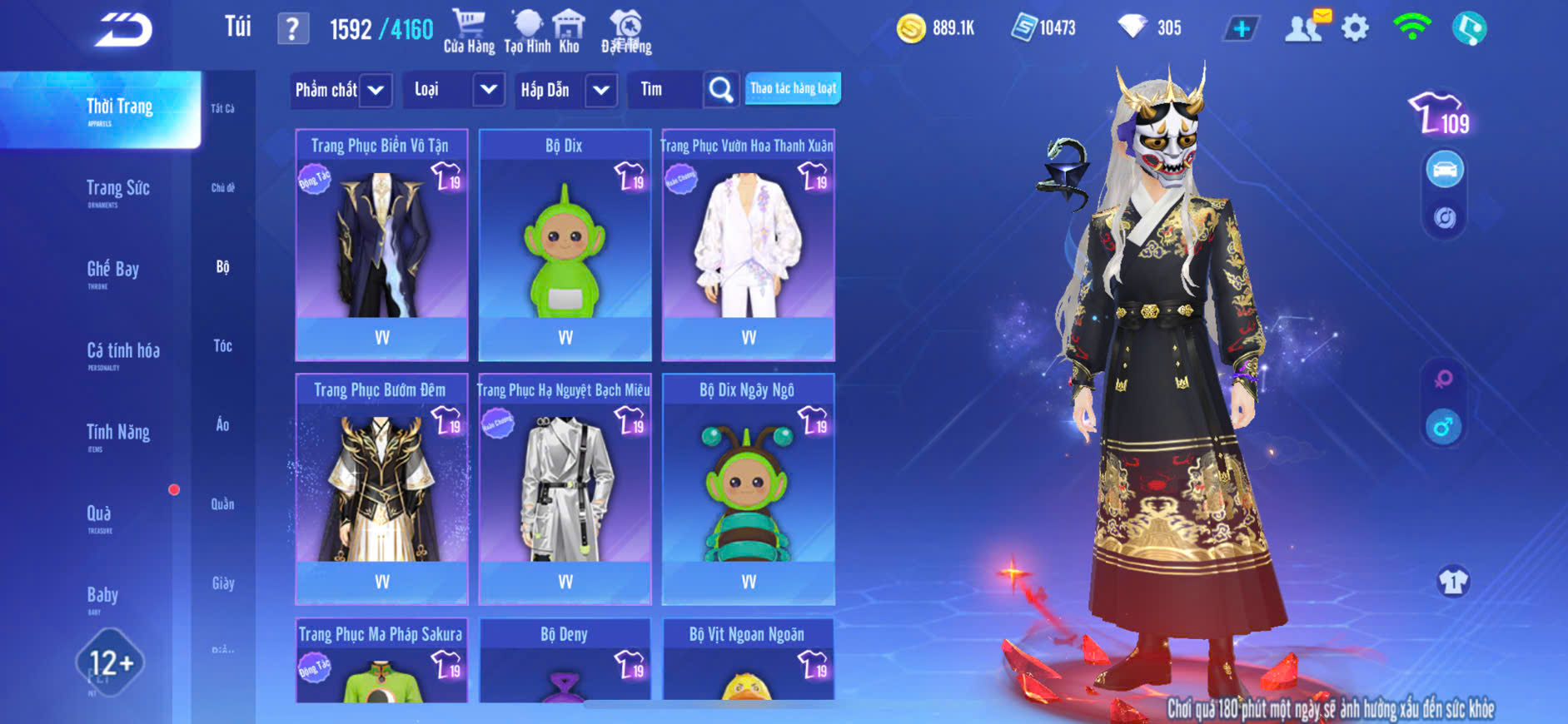Select the Trang Phục Biển Vô Tận outfit
This screenshot has width=1568, height=724.
(381, 245)
